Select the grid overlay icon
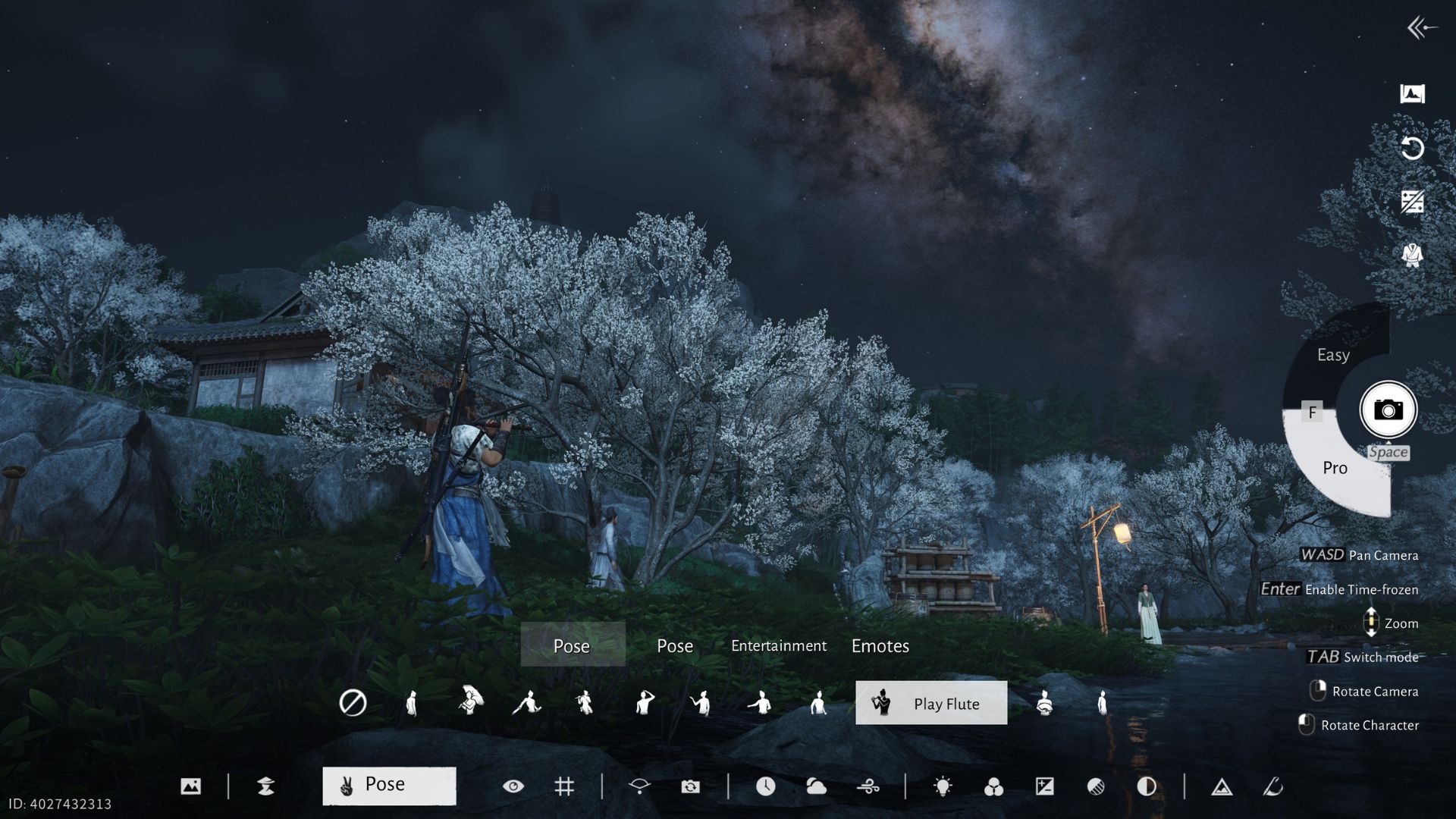Screen dimensions: 1456x819 click(566, 787)
